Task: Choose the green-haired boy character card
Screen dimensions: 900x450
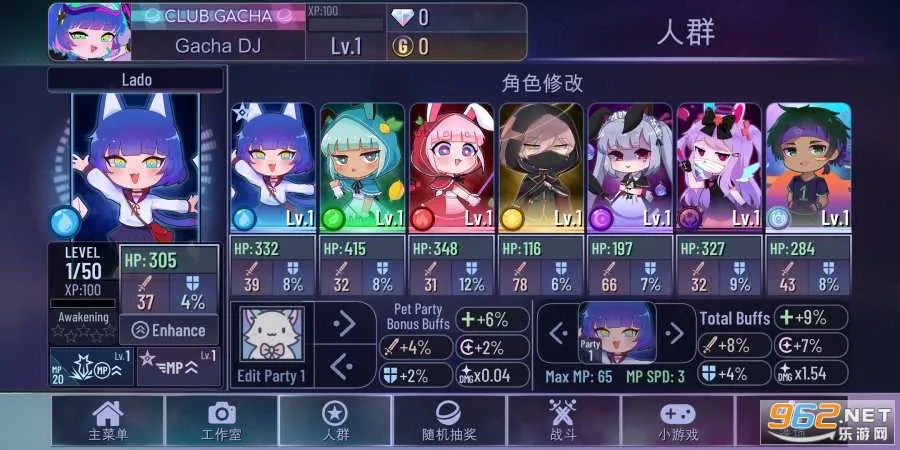Action: tap(808, 167)
